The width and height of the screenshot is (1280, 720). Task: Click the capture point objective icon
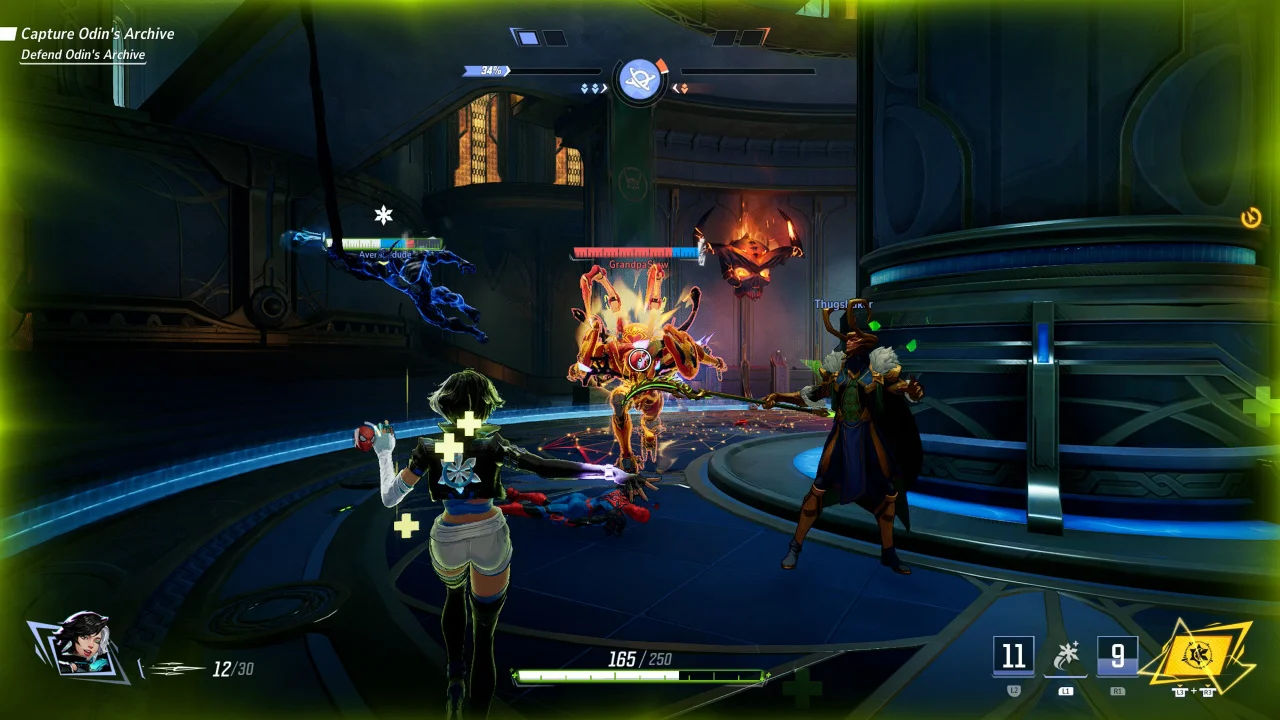coord(640,79)
